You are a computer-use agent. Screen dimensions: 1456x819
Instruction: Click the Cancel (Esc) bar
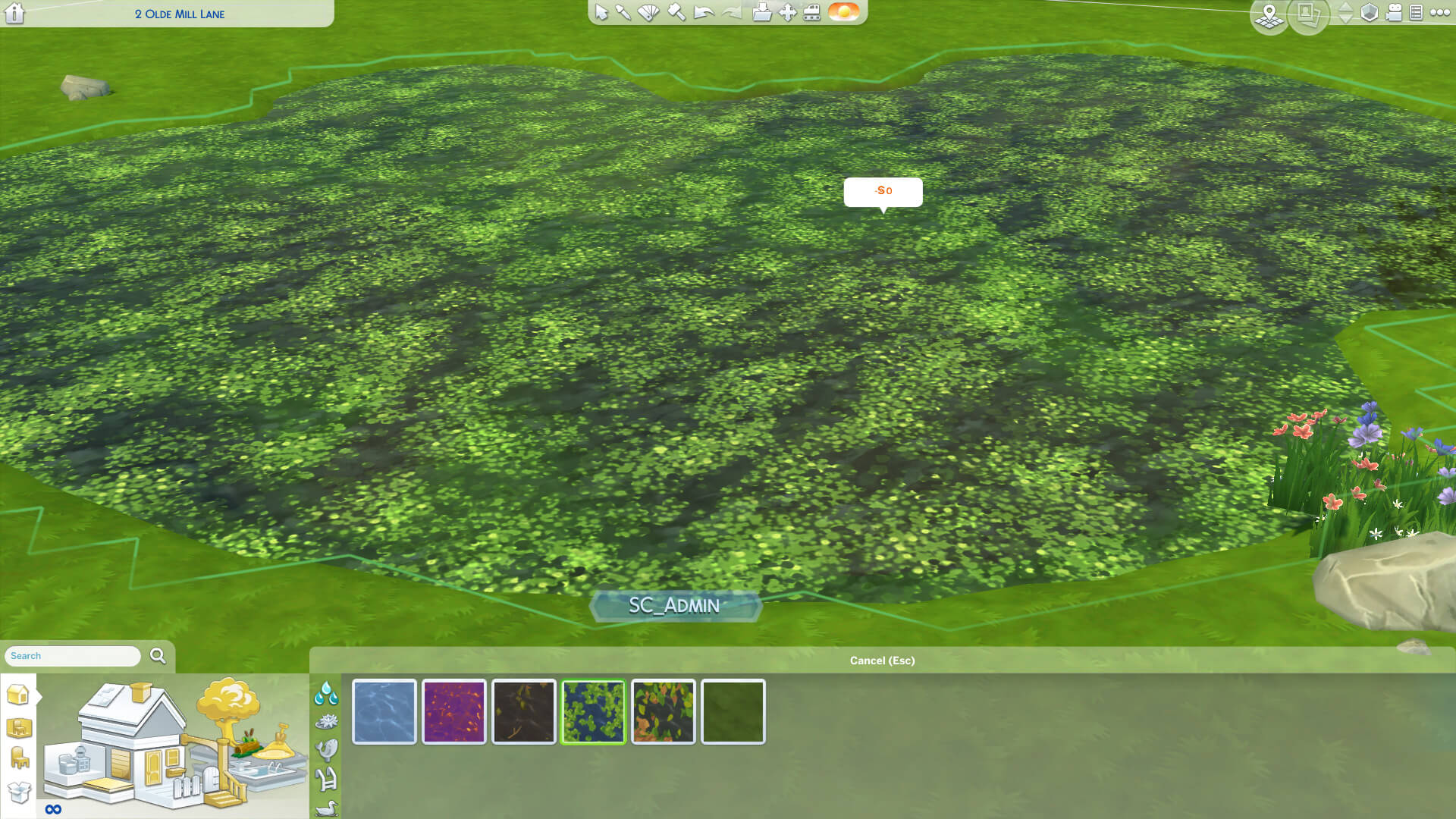882,661
